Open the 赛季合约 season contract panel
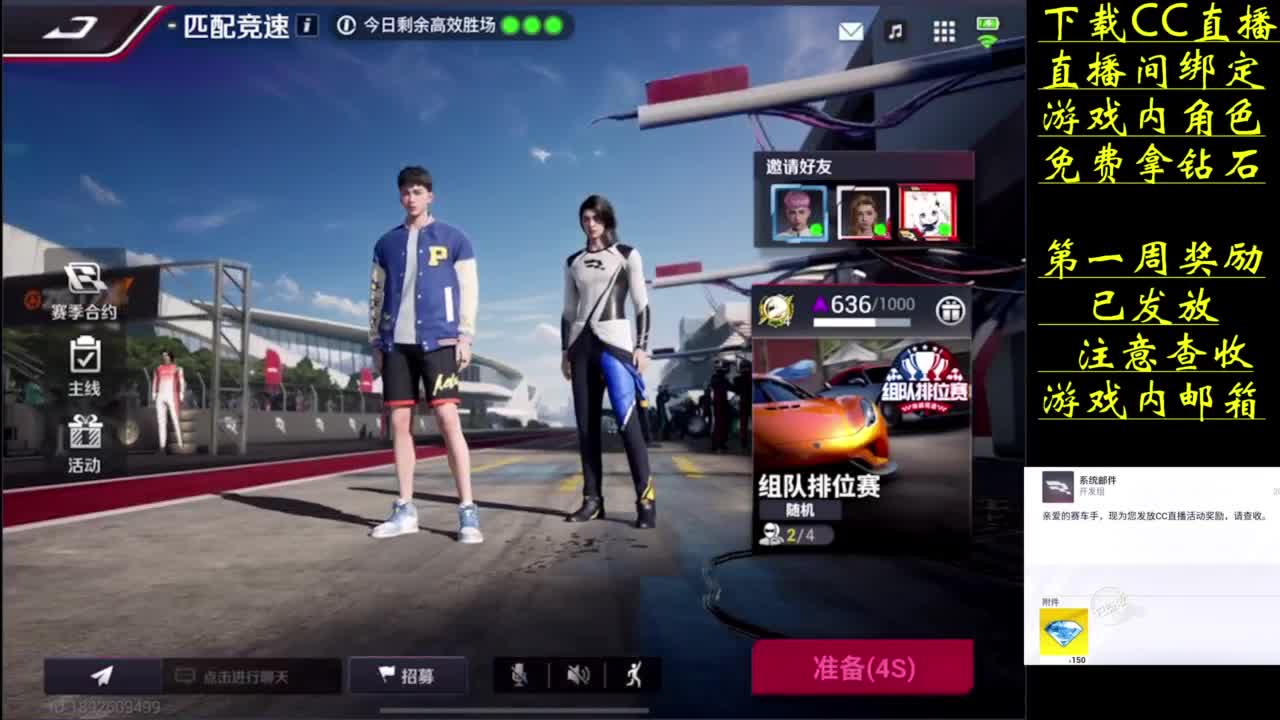1280x720 pixels. pyautogui.click(x=85, y=290)
